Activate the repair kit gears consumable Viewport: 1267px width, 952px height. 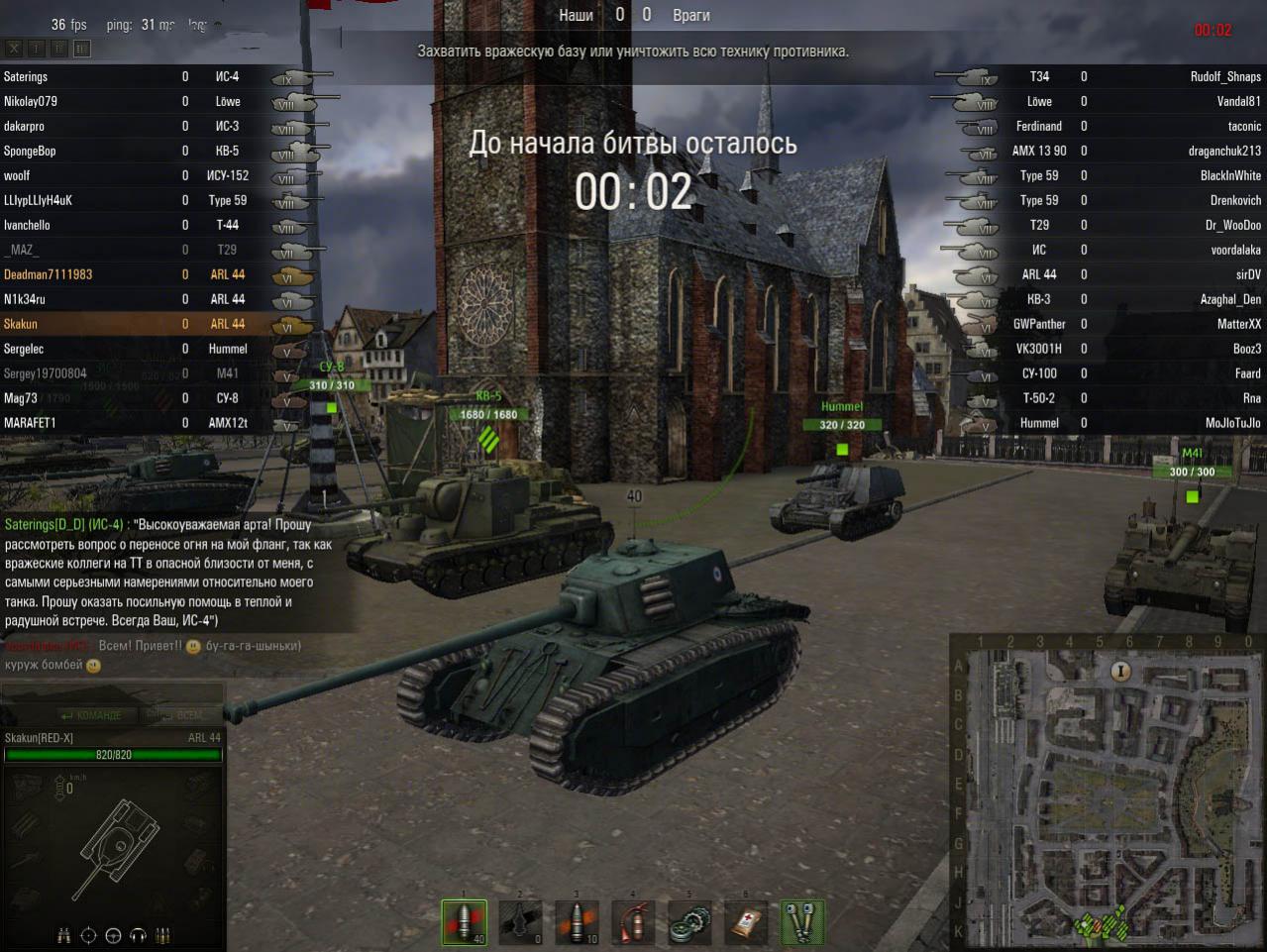689,922
